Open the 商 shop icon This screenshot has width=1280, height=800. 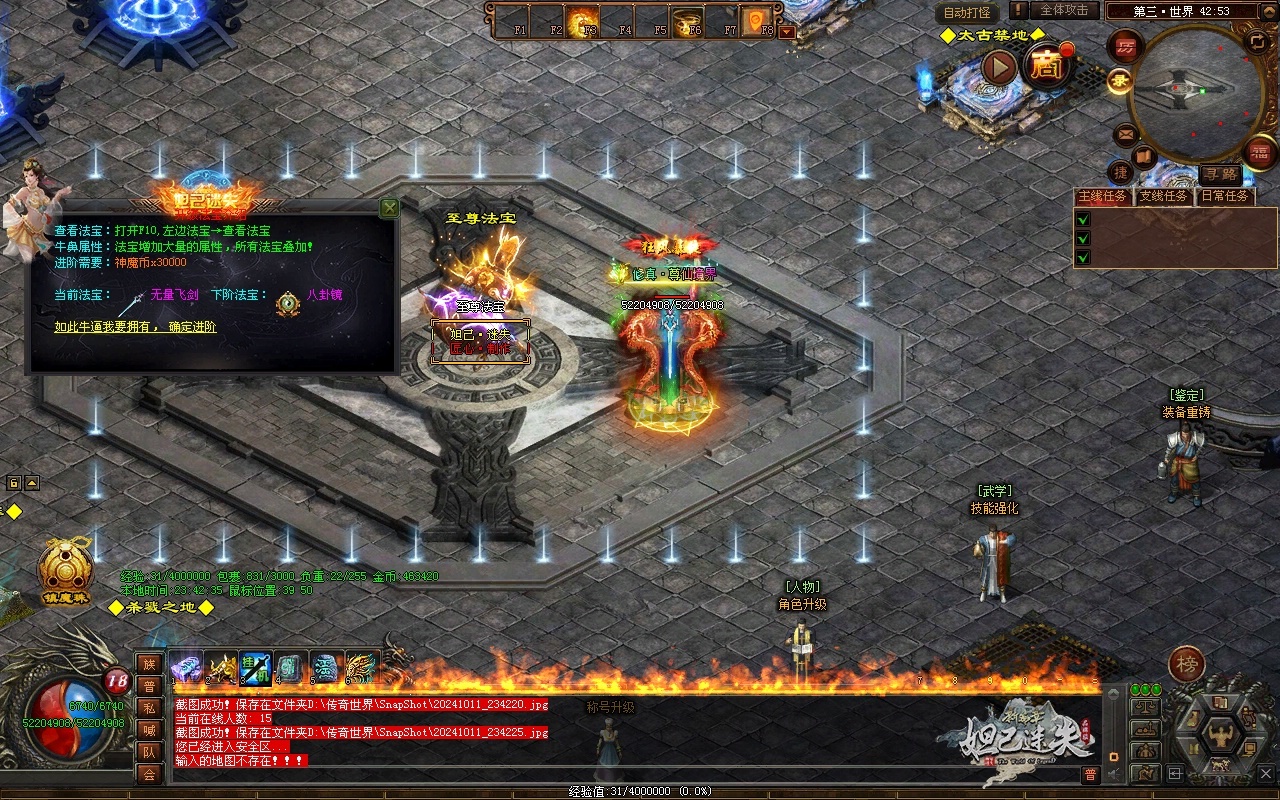pos(1048,67)
